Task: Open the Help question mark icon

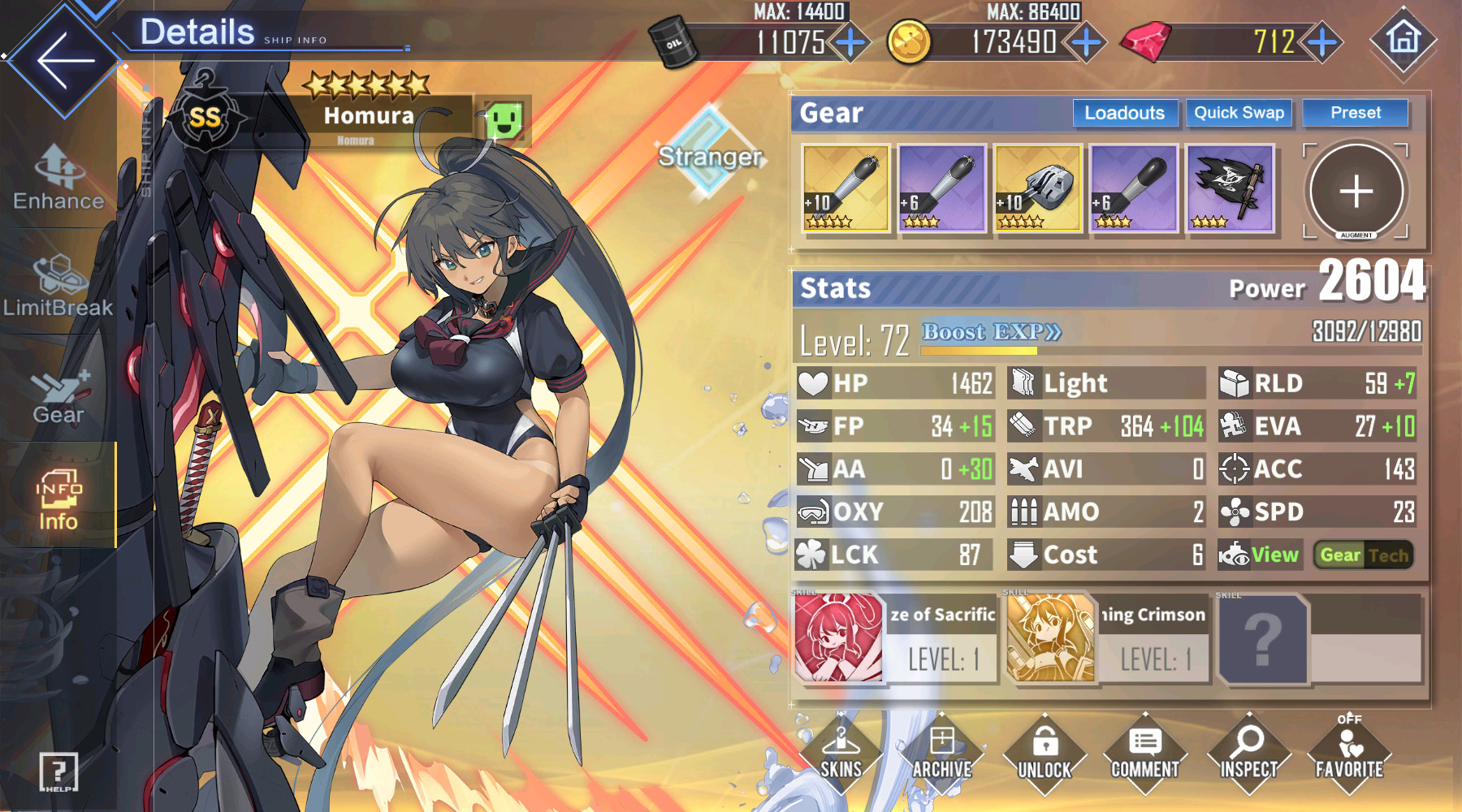Action: tap(58, 771)
